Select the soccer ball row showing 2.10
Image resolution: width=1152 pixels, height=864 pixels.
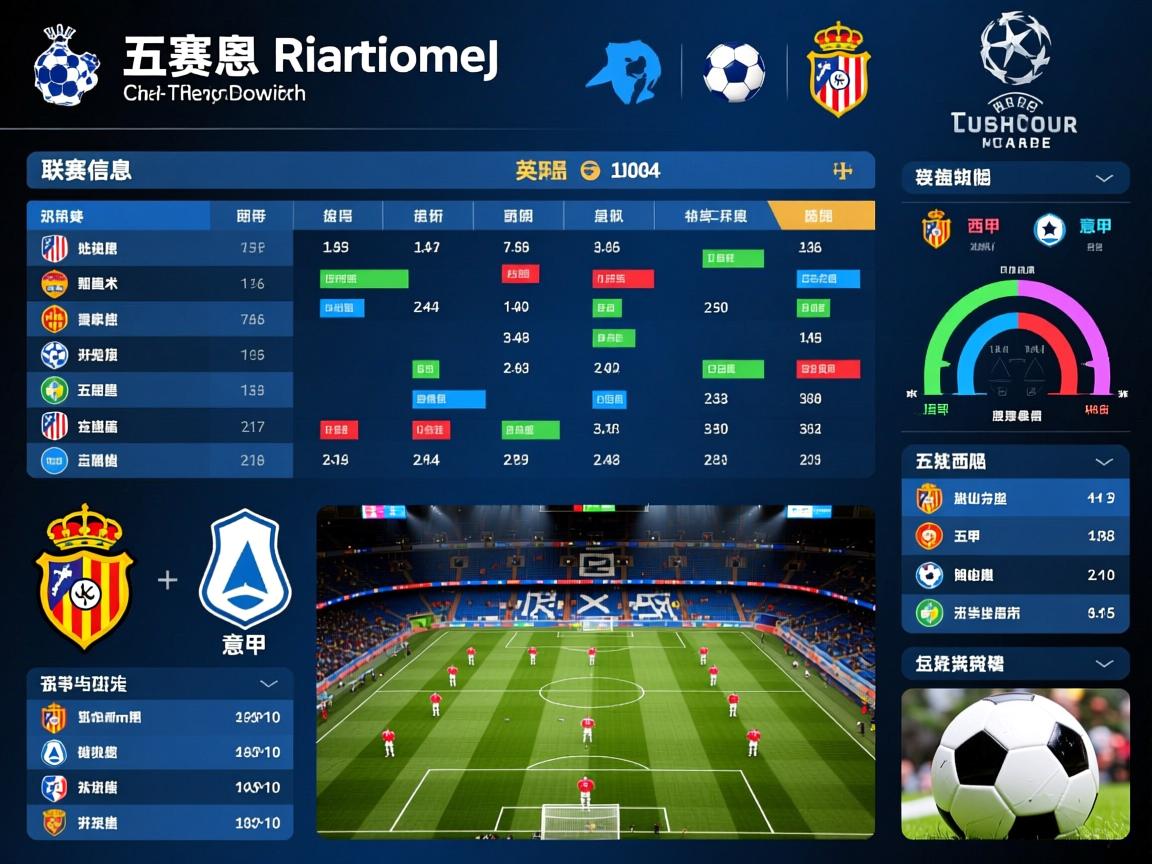1015,575
